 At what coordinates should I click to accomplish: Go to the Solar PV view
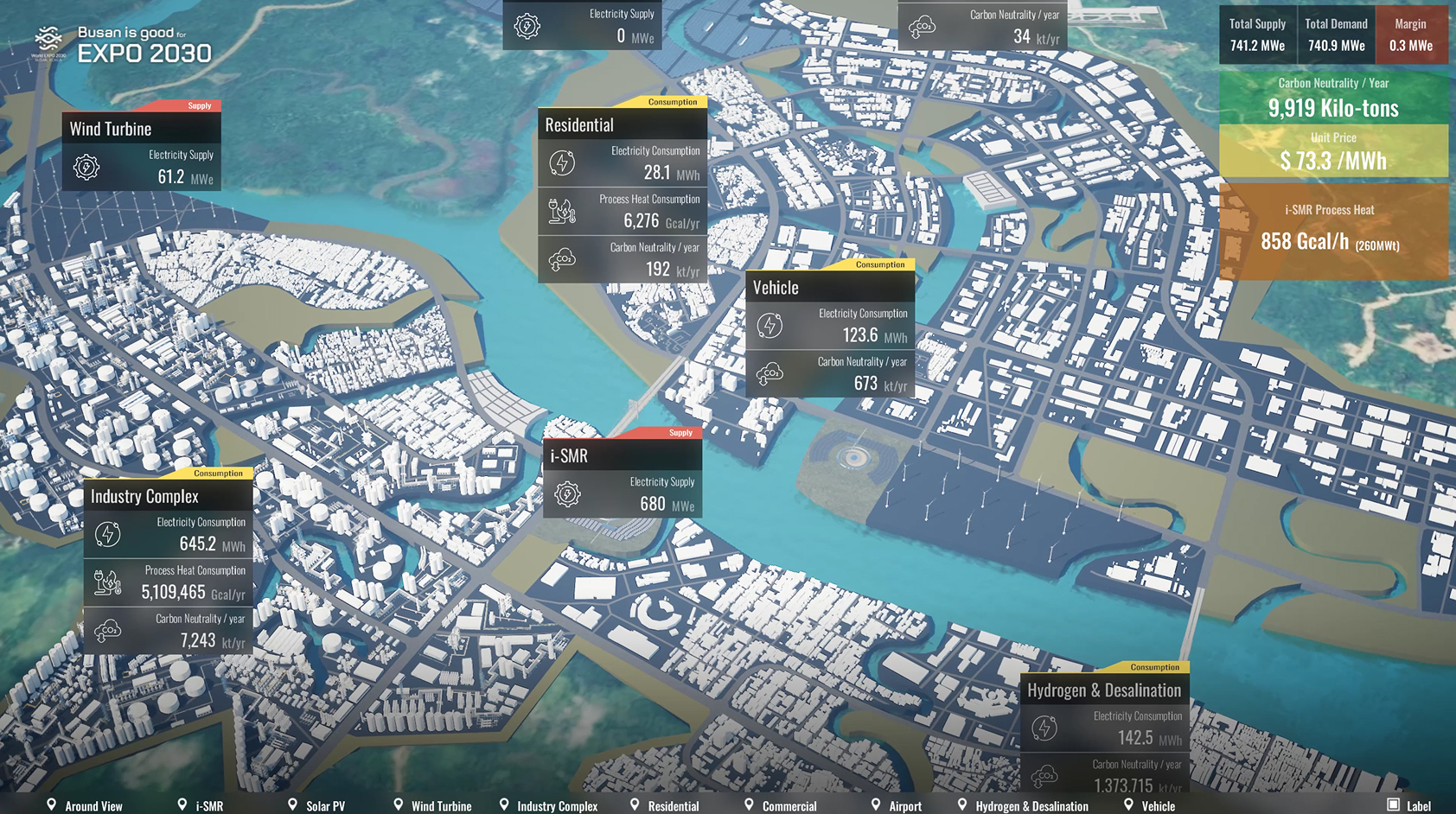pos(316,805)
